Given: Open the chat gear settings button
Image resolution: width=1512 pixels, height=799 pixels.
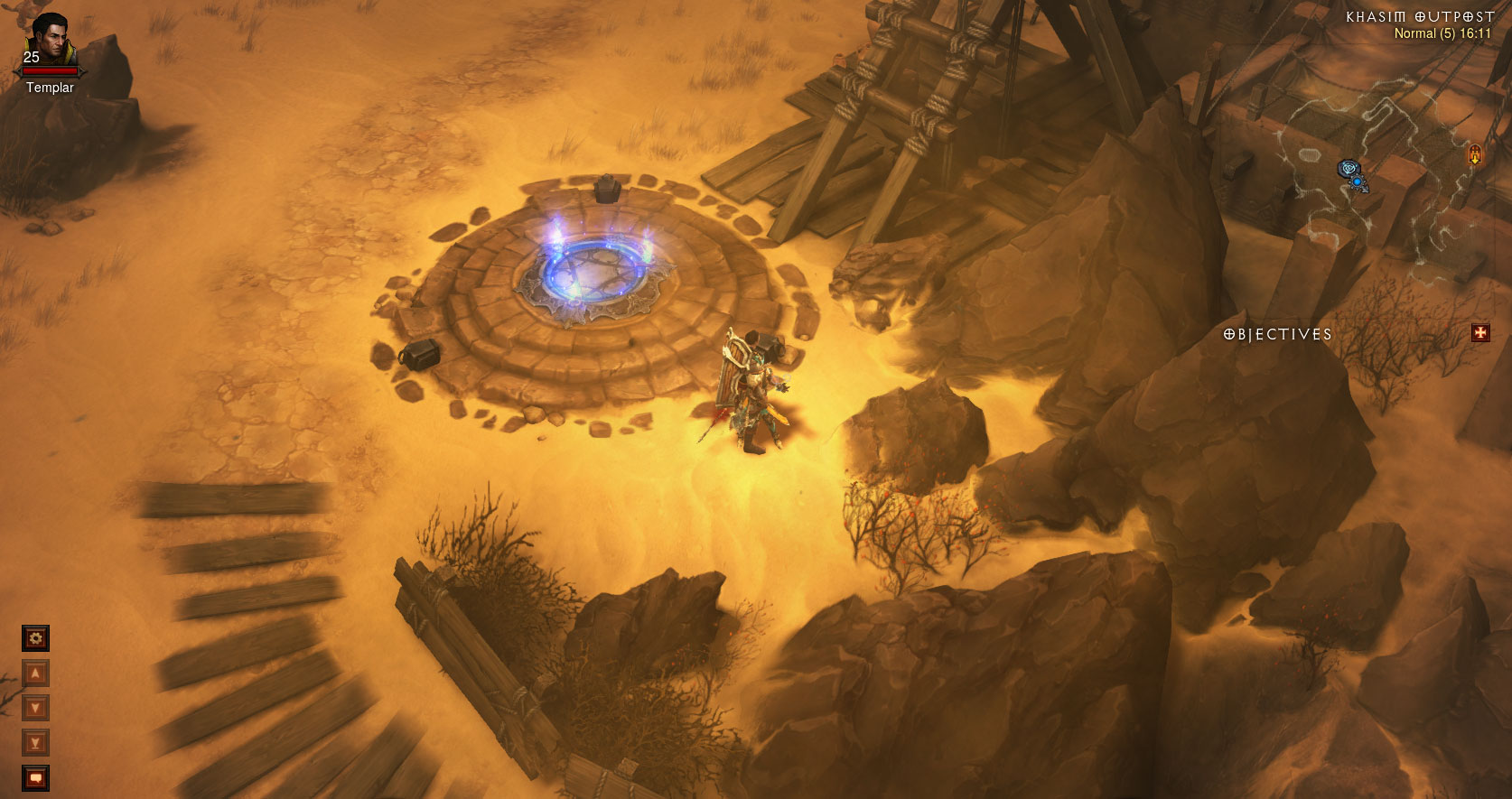Looking at the screenshot, I should click(x=35, y=638).
